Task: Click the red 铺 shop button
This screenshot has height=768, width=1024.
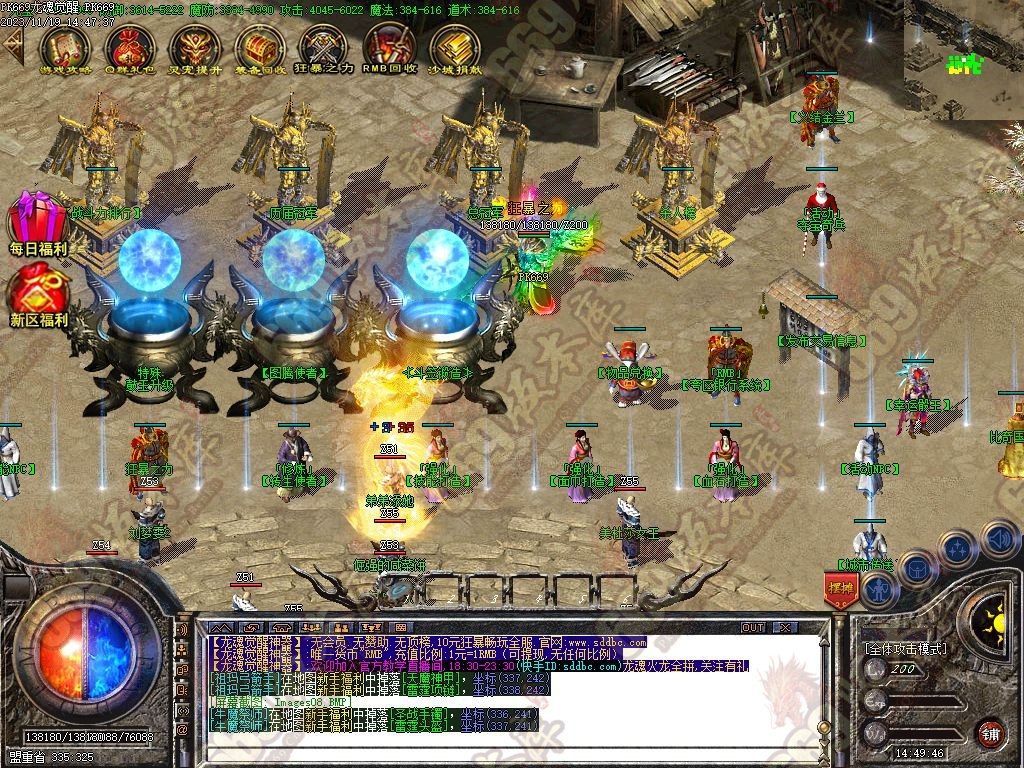Action: 989,733
